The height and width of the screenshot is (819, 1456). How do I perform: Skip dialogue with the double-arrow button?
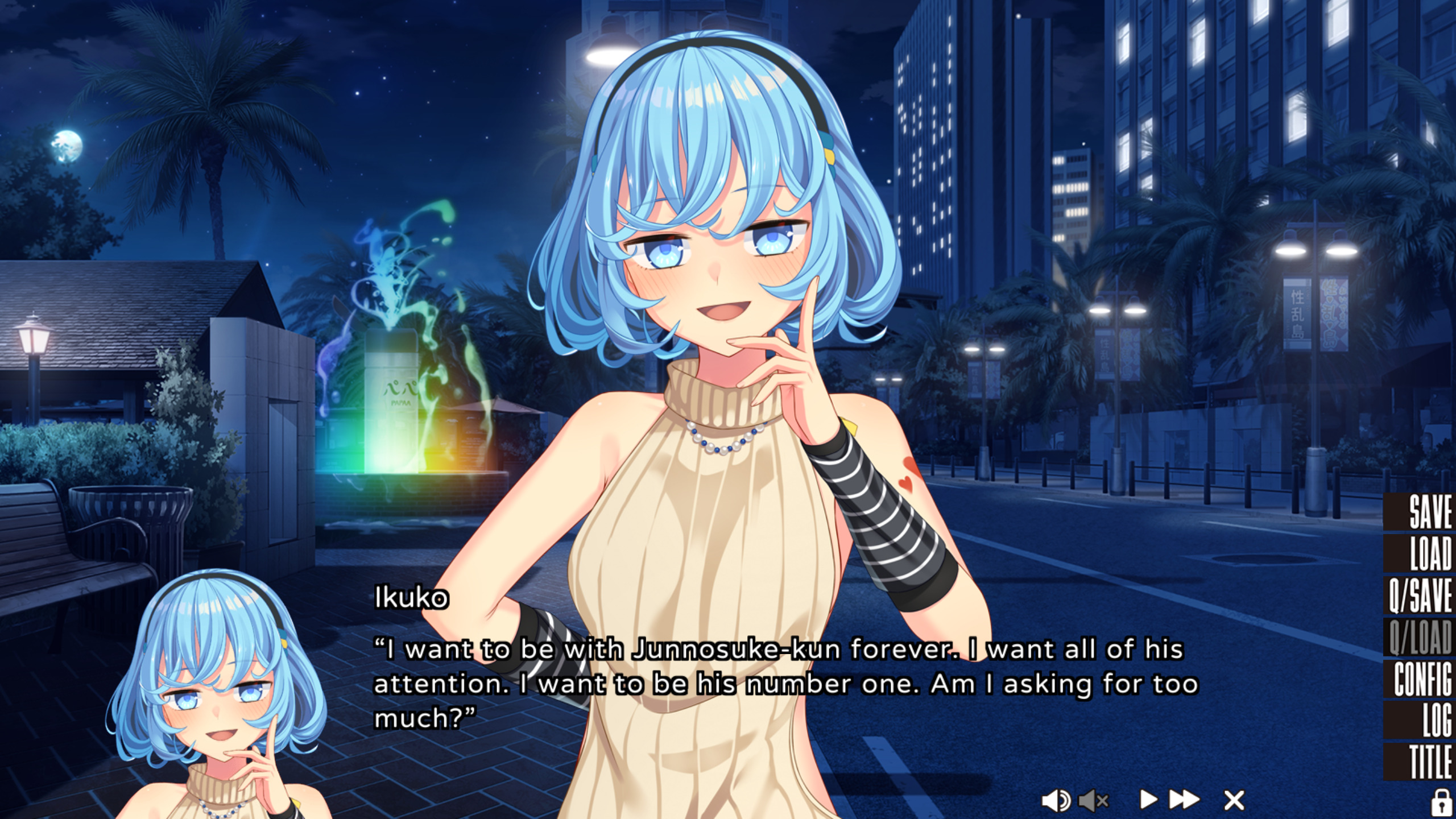click(1184, 800)
